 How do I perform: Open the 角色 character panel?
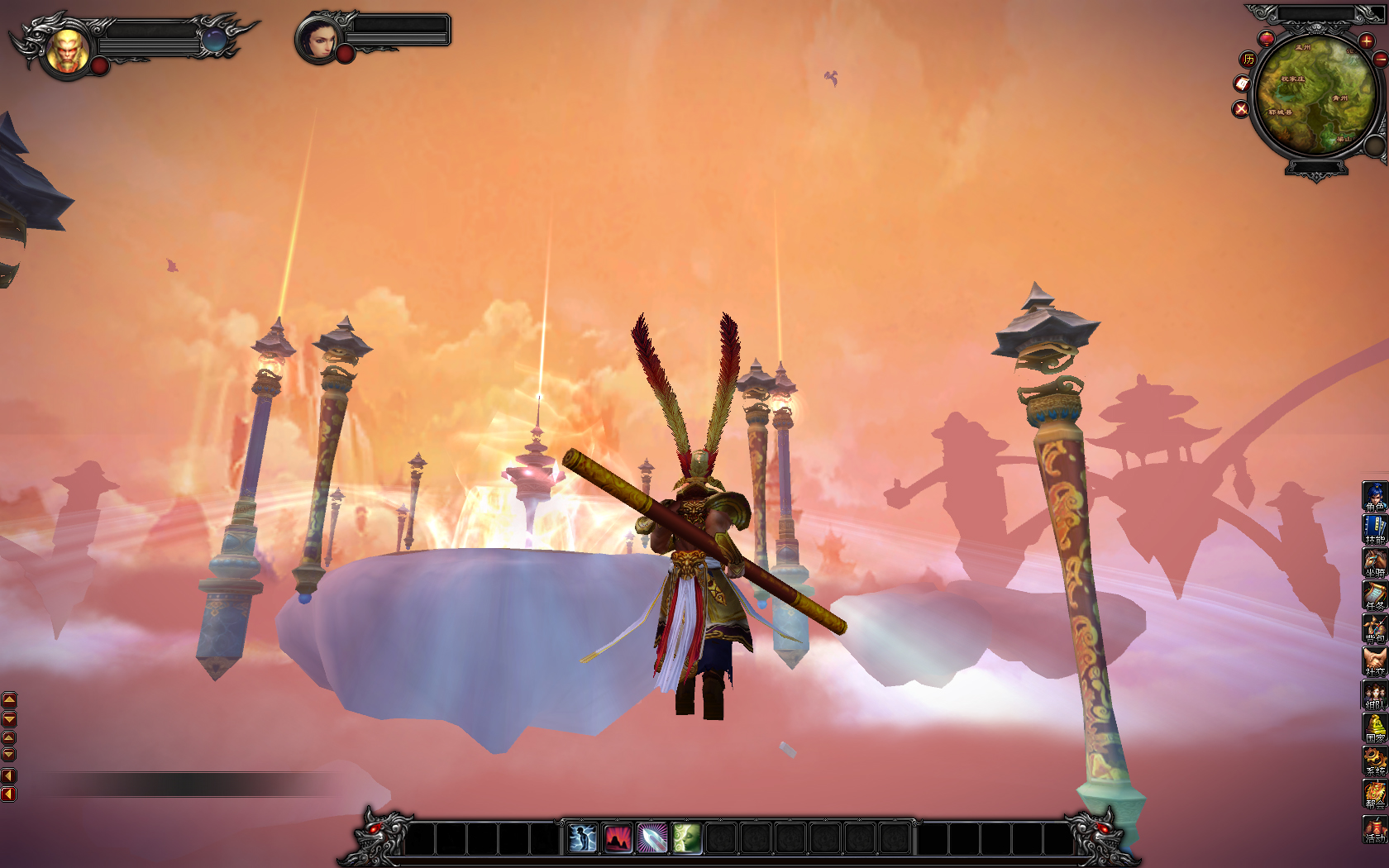click(x=1375, y=497)
